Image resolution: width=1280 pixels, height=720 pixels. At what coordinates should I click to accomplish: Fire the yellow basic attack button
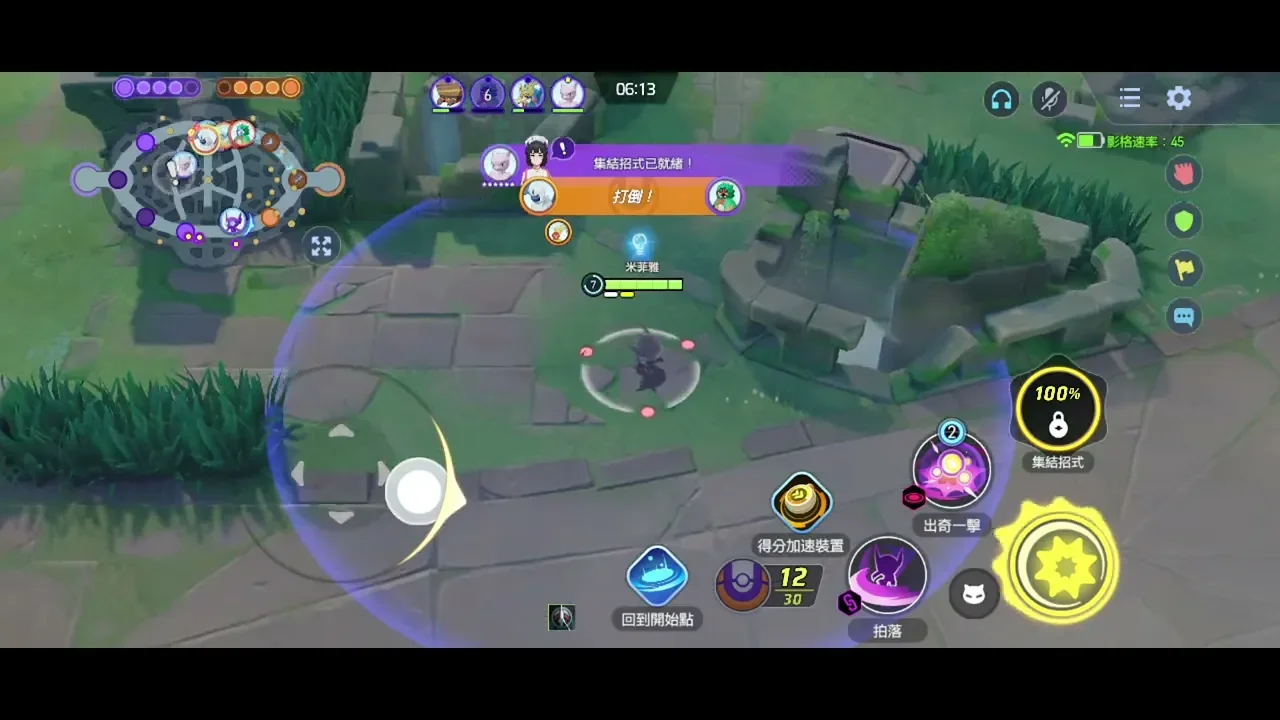click(x=1062, y=565)
